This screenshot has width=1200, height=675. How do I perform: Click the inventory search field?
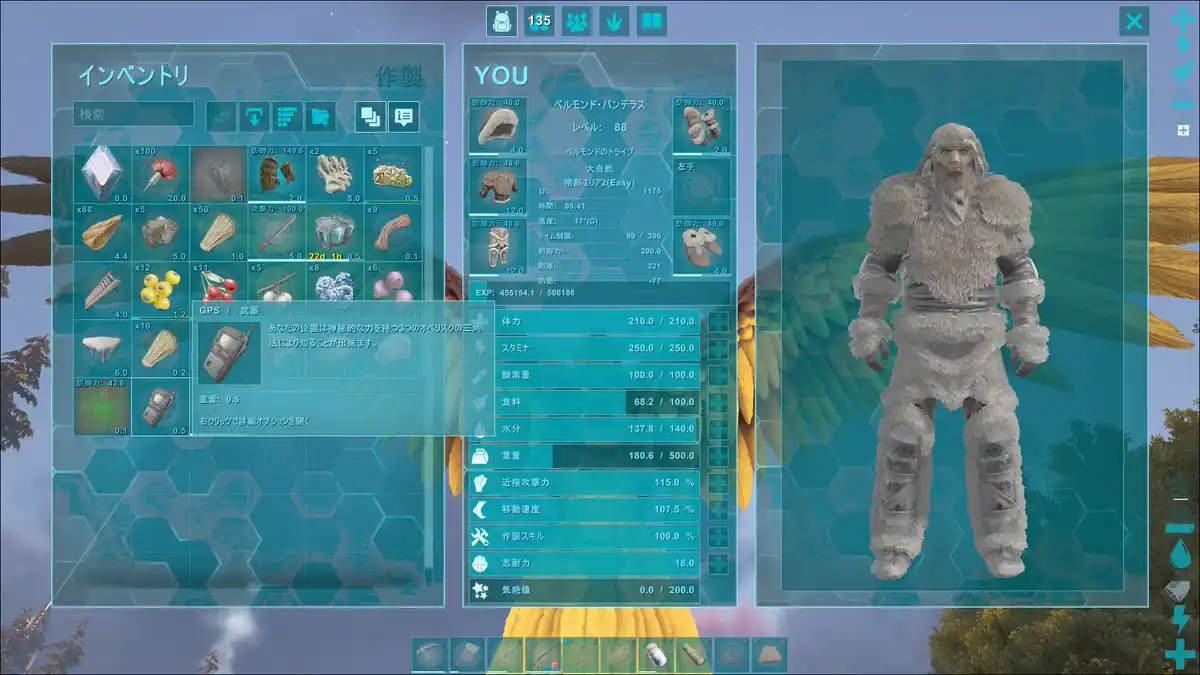[x=134, y=115]
